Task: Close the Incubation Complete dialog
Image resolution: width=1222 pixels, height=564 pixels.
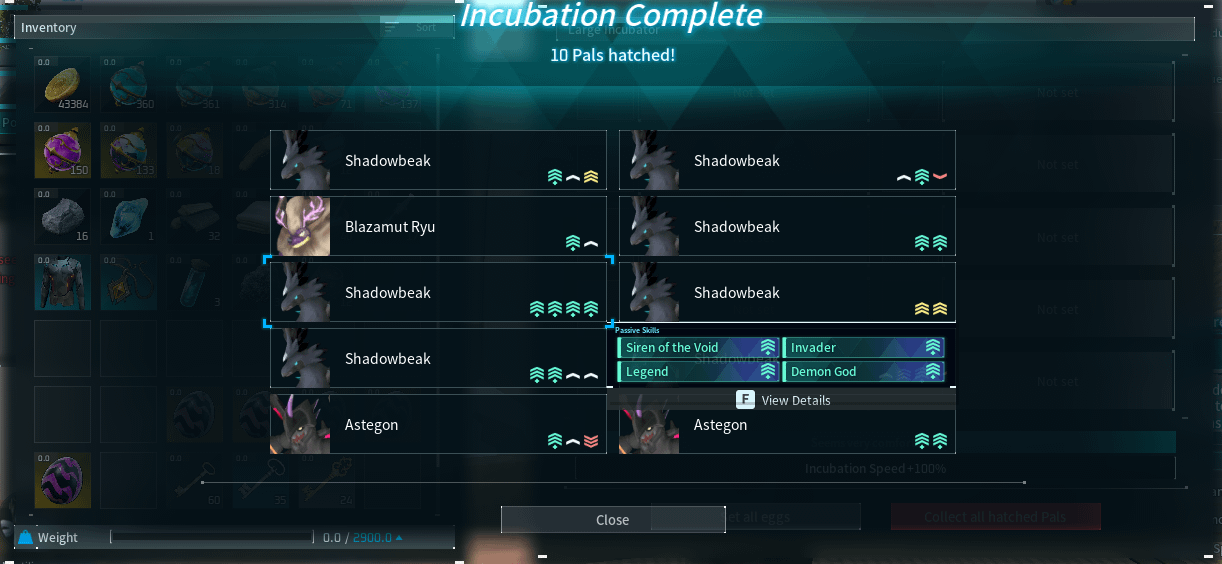Action: pyautogui.click(x=612, y=520)
